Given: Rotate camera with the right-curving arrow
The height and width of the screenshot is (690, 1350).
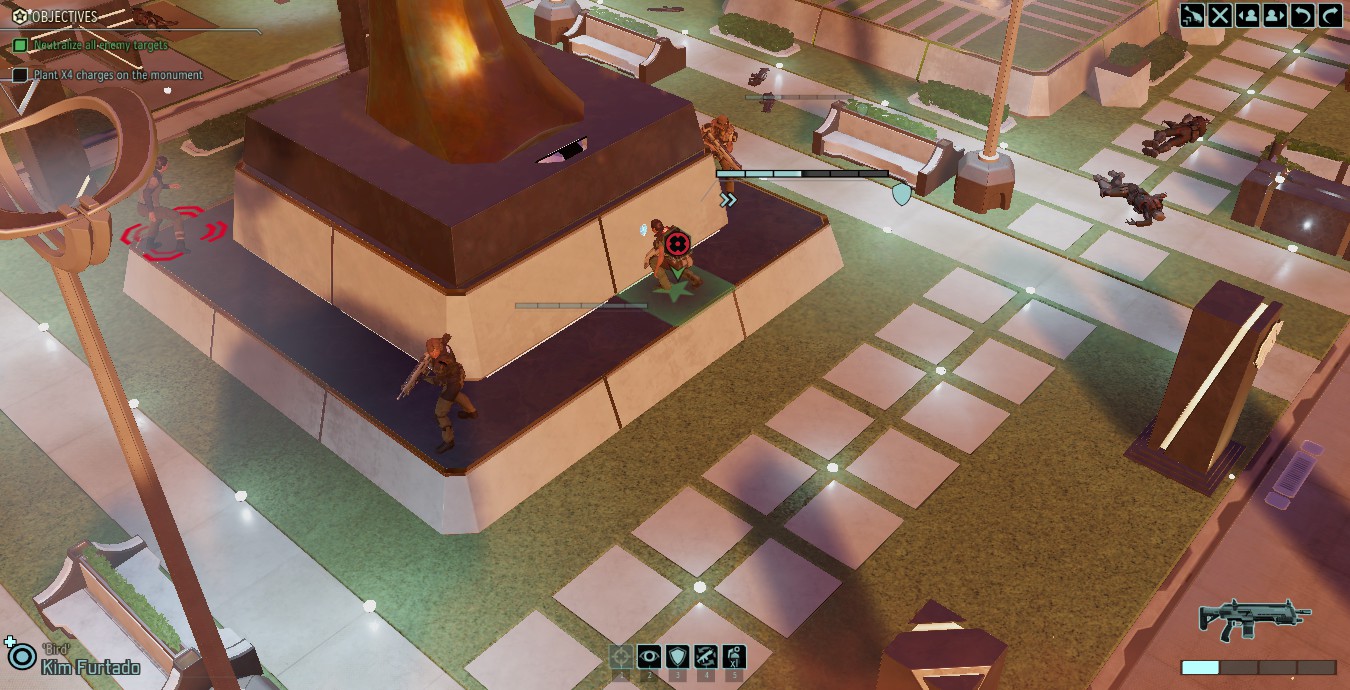Looking at the screenshot, I should tap(1330, 15).
